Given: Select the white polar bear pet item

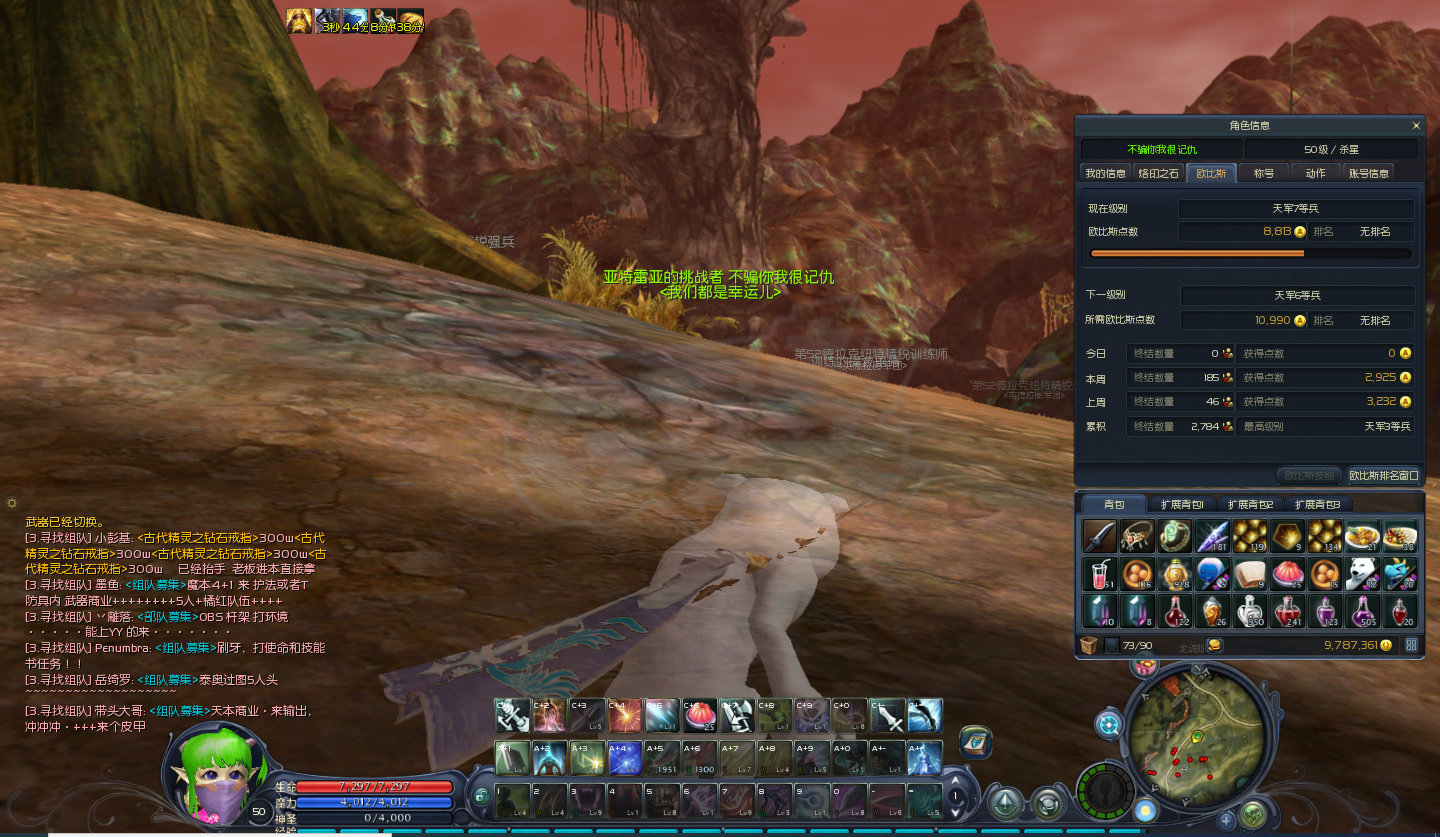Looking at the screenshot, I should [1362, 573].
